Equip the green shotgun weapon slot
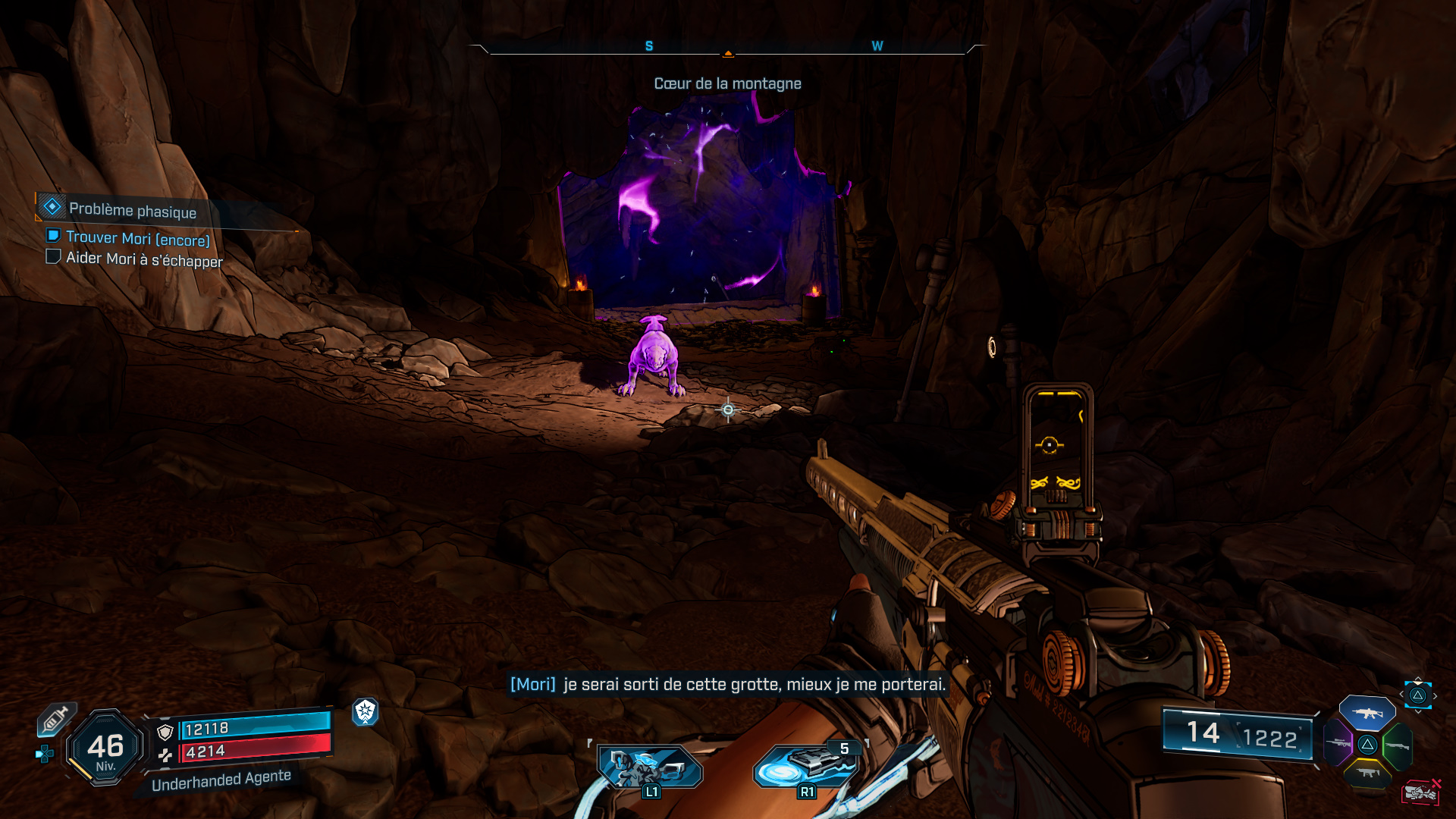The image size is (1456, 819). click(x=1397, y=746)
